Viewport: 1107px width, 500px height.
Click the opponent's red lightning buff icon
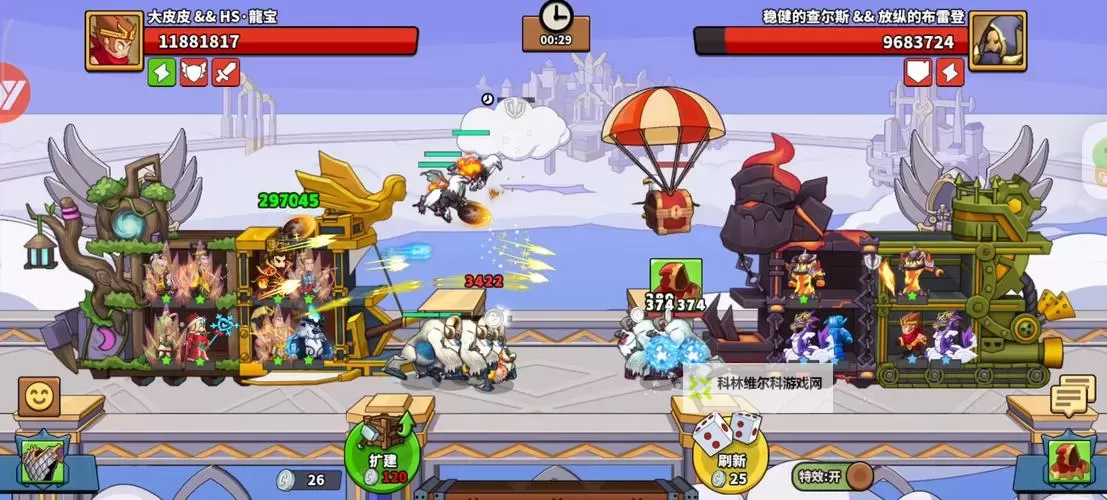[950, 72]
